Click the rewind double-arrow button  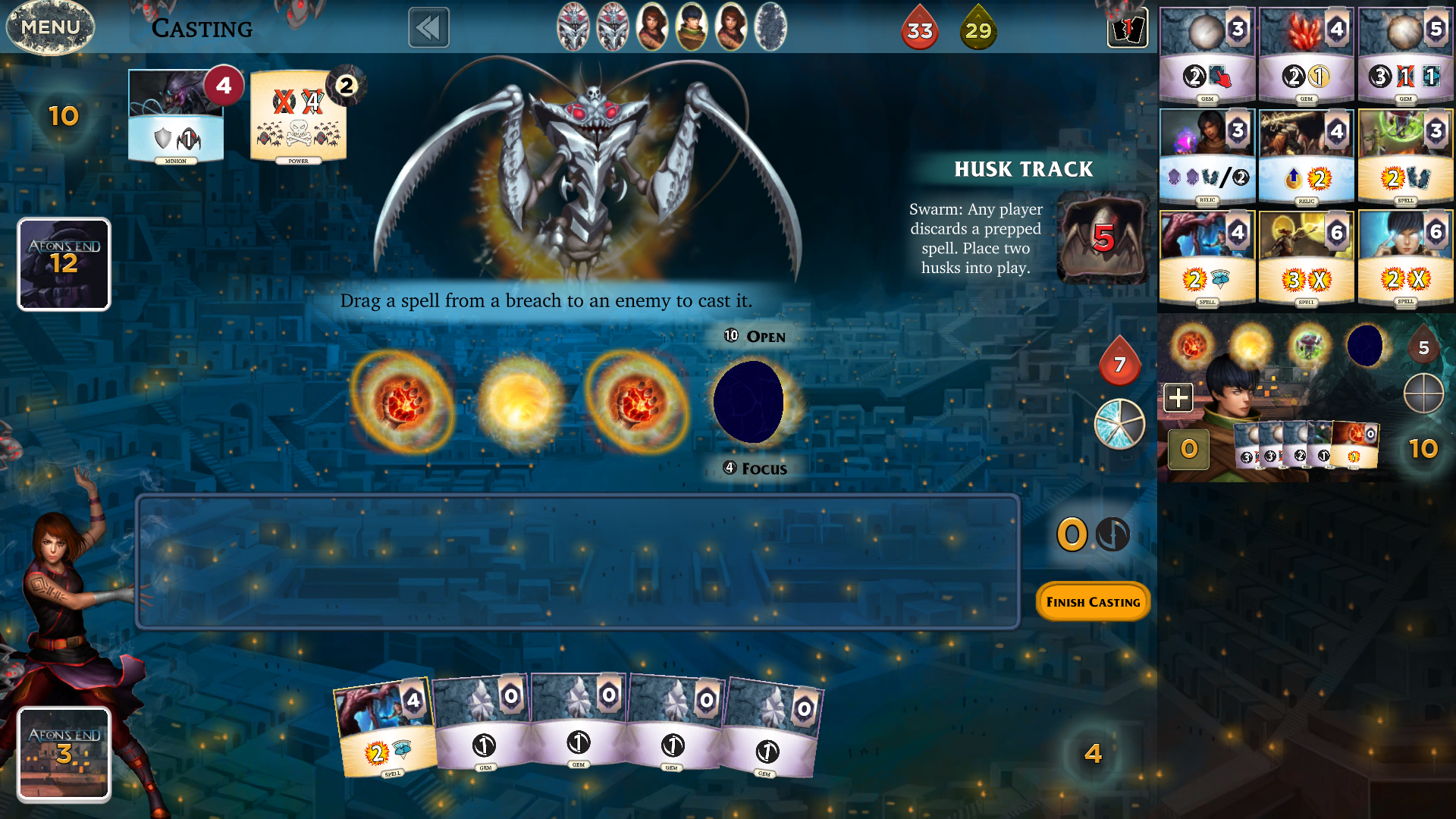tap(428, 28)
